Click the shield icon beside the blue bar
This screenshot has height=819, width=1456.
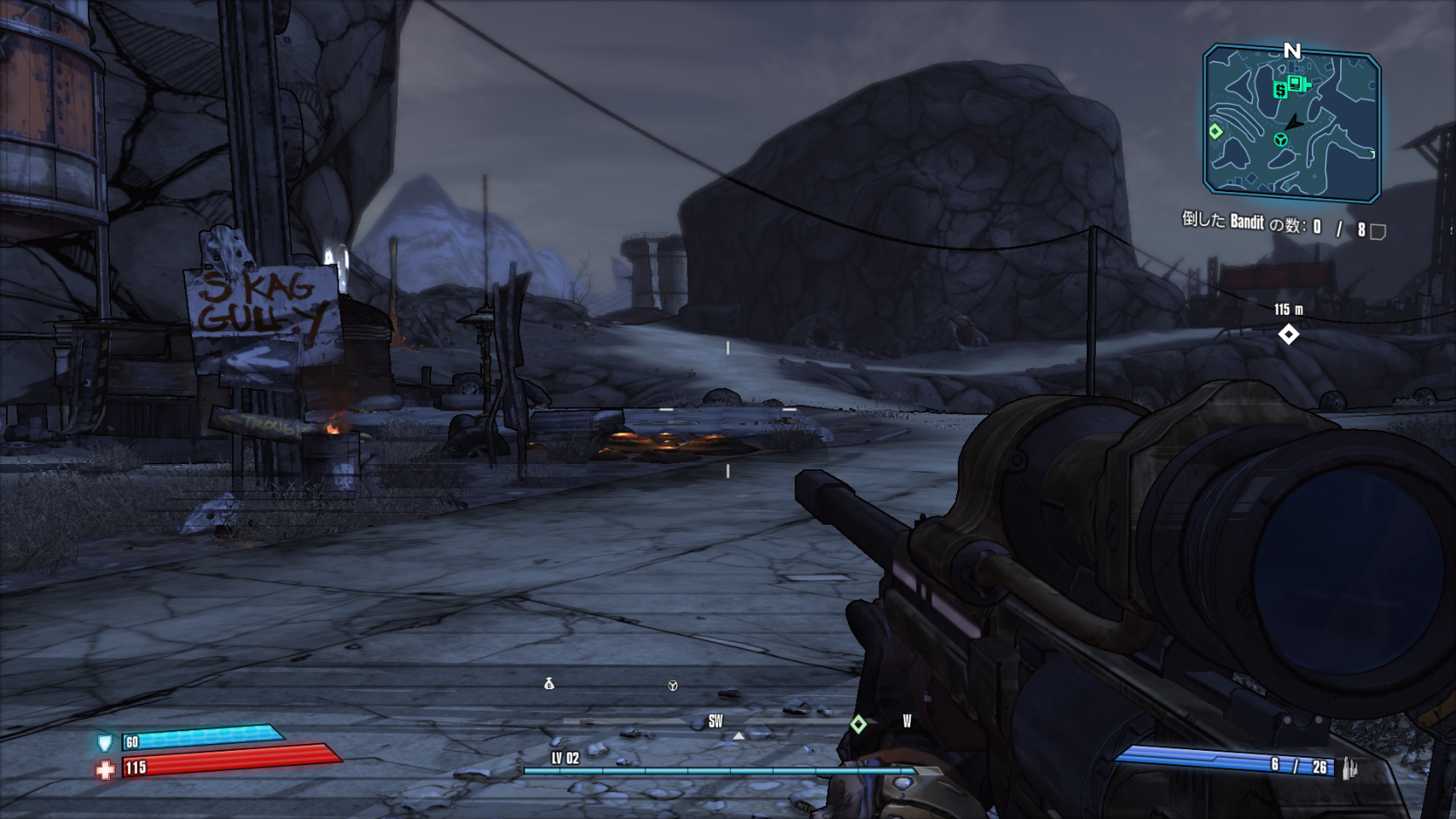105,742
